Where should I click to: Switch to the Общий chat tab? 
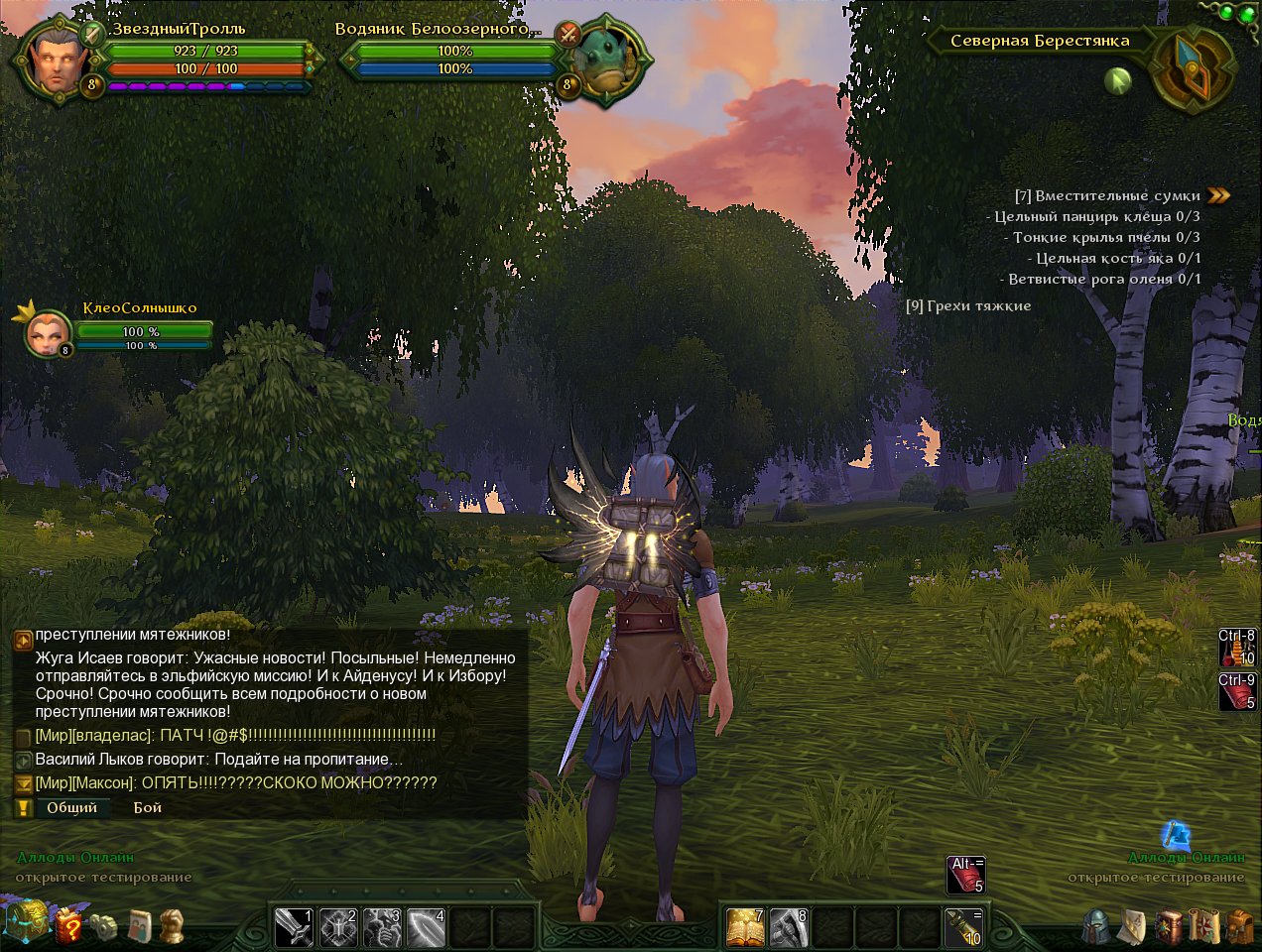(x=71, y=807)
